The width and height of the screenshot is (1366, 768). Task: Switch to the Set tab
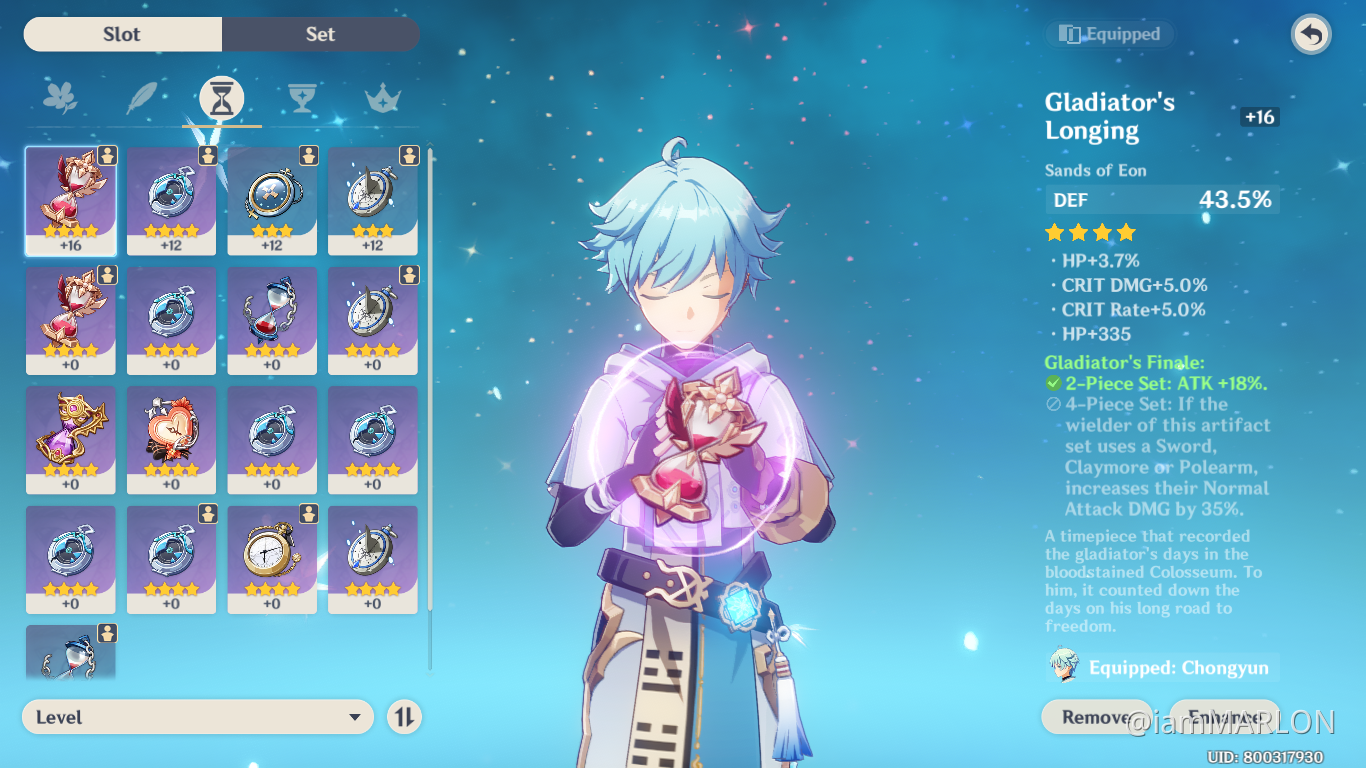(320, 34)
